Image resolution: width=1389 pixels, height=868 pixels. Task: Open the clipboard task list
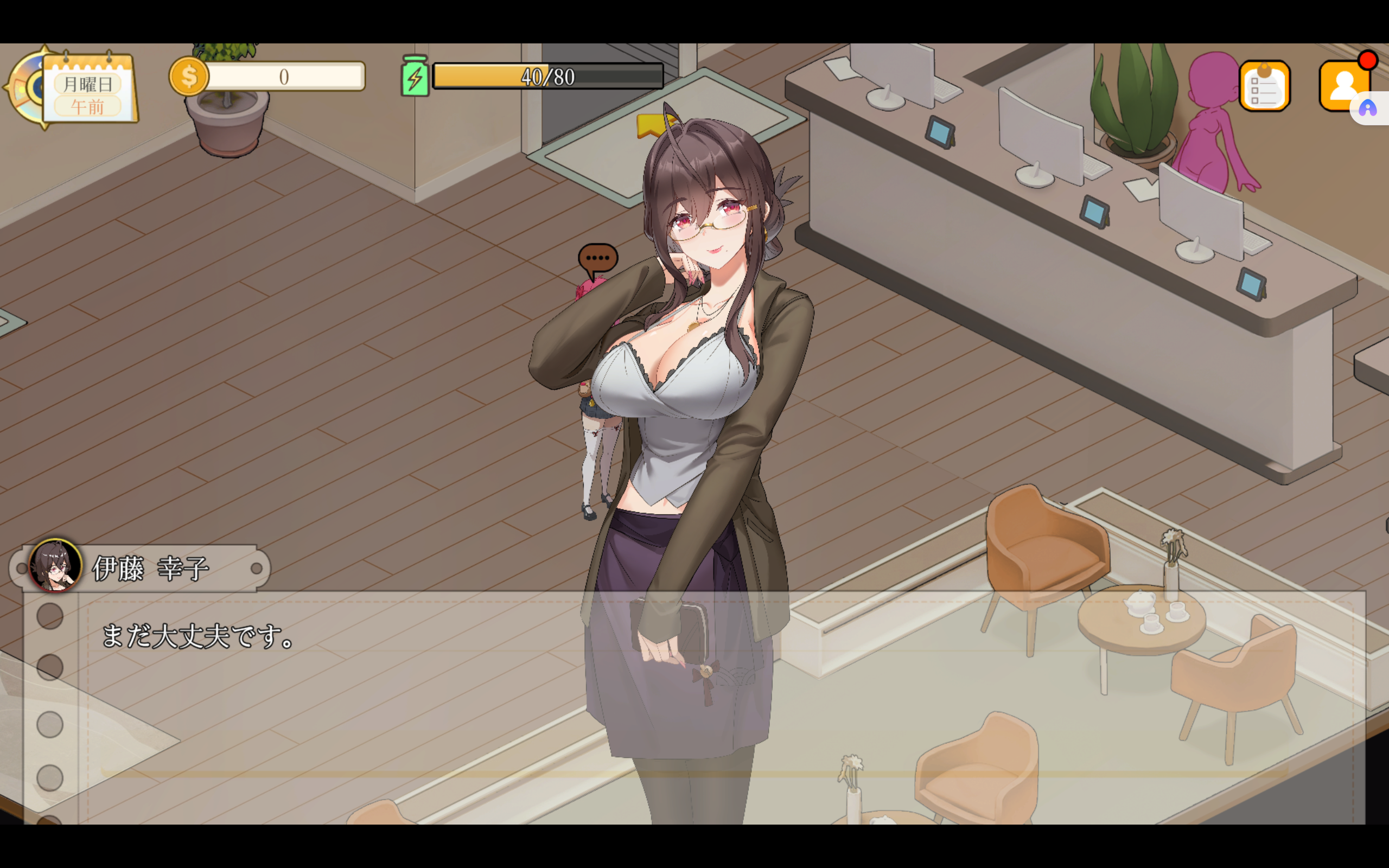[x=1264, y=86]
